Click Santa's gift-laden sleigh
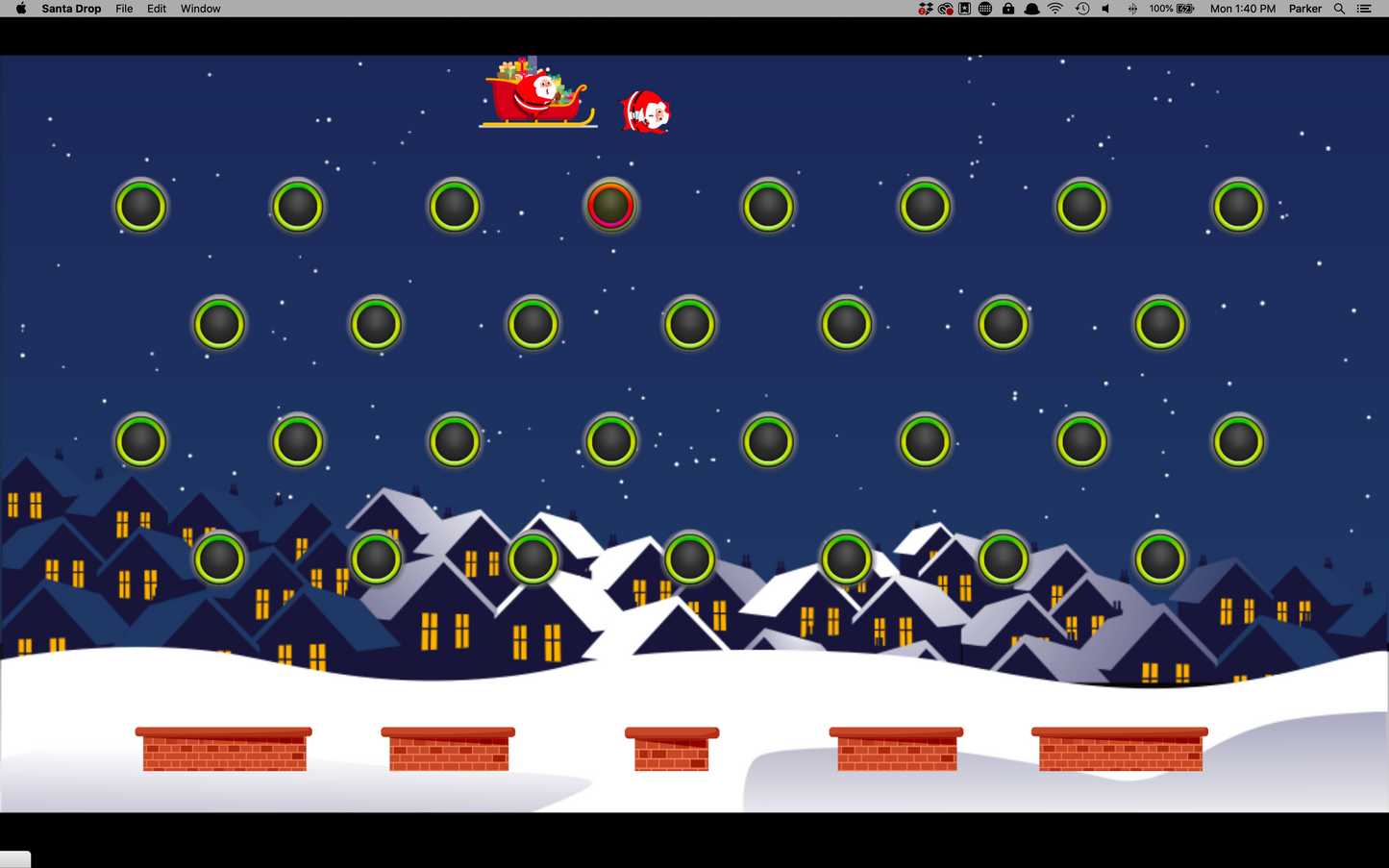 (x=536, y=91)
